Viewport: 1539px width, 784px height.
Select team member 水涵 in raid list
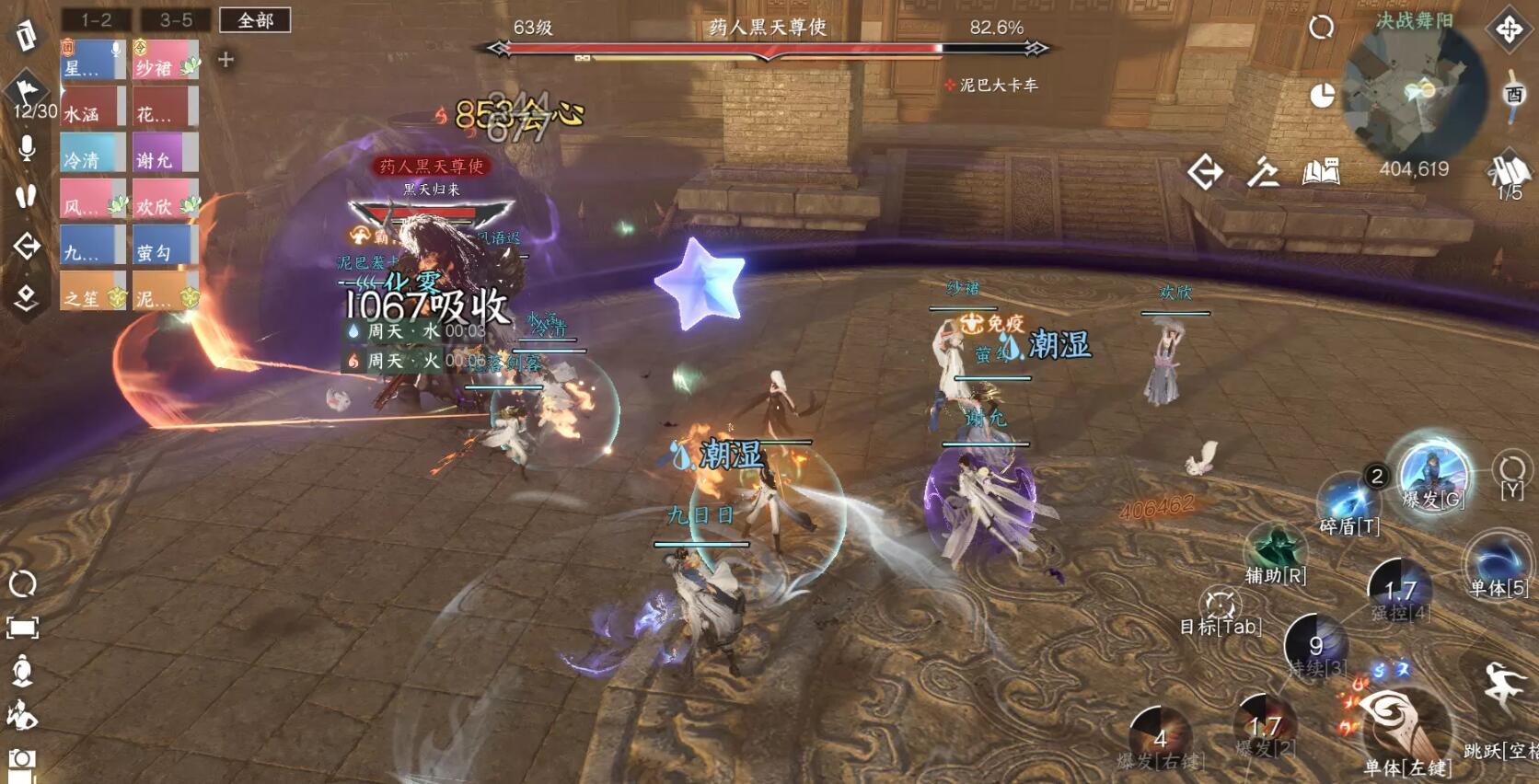93,107
